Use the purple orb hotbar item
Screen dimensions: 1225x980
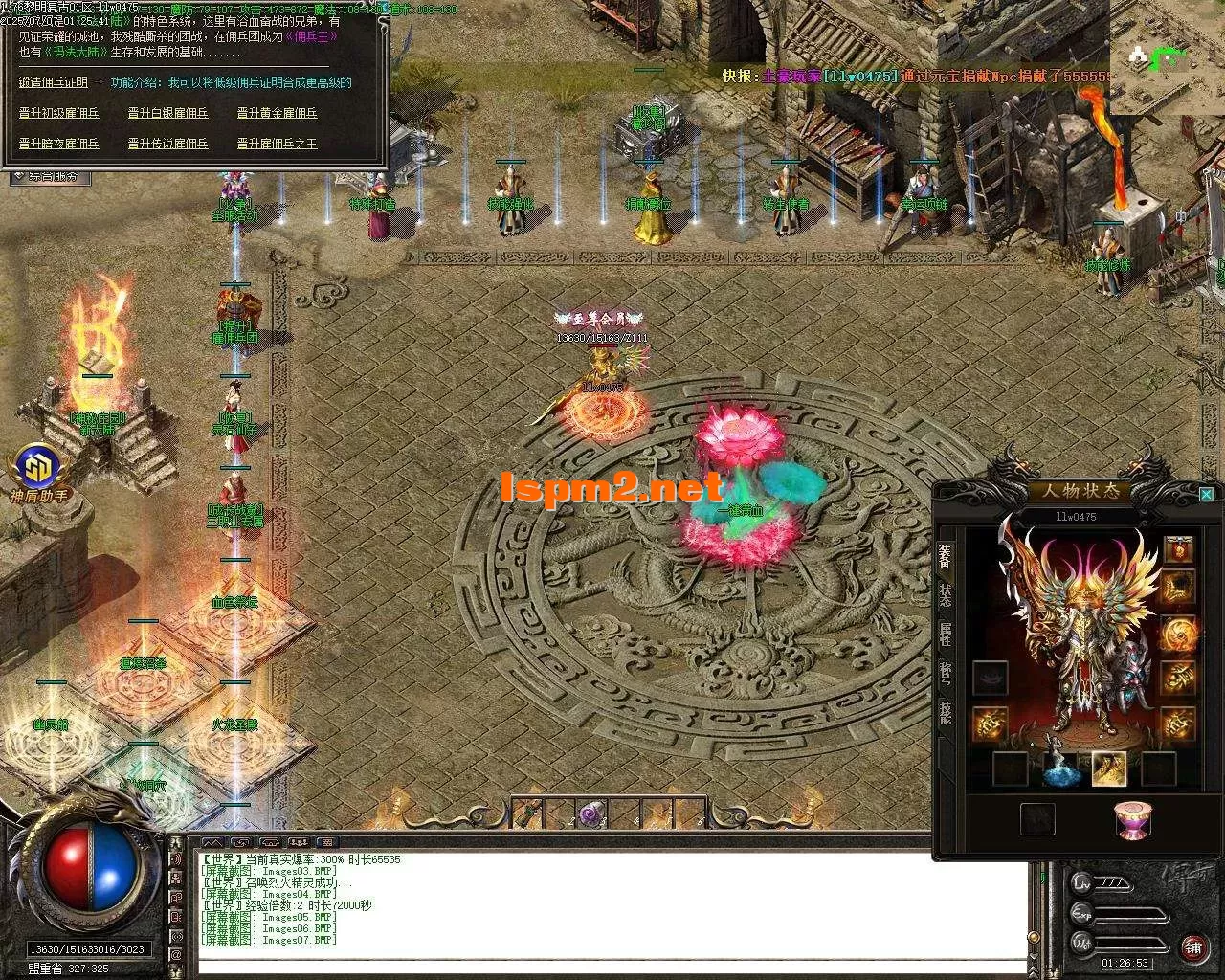tap(590, 814)
